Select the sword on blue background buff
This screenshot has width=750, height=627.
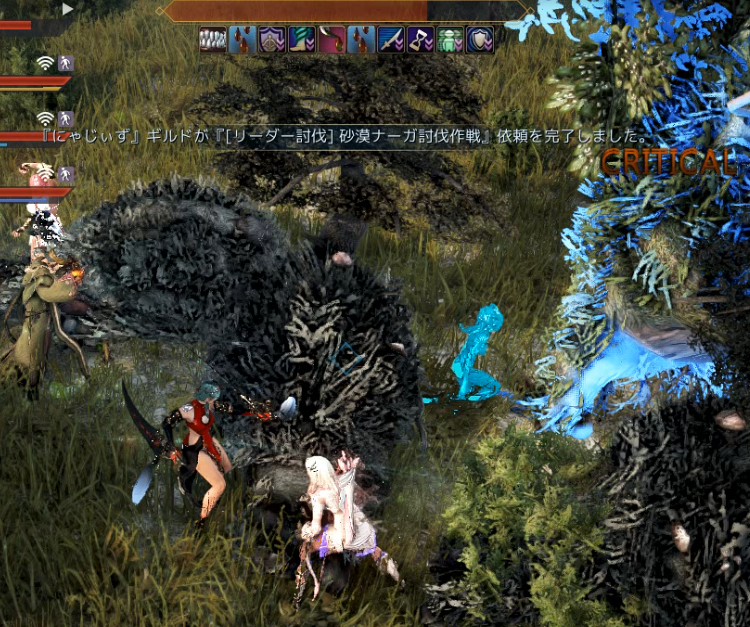391,40
